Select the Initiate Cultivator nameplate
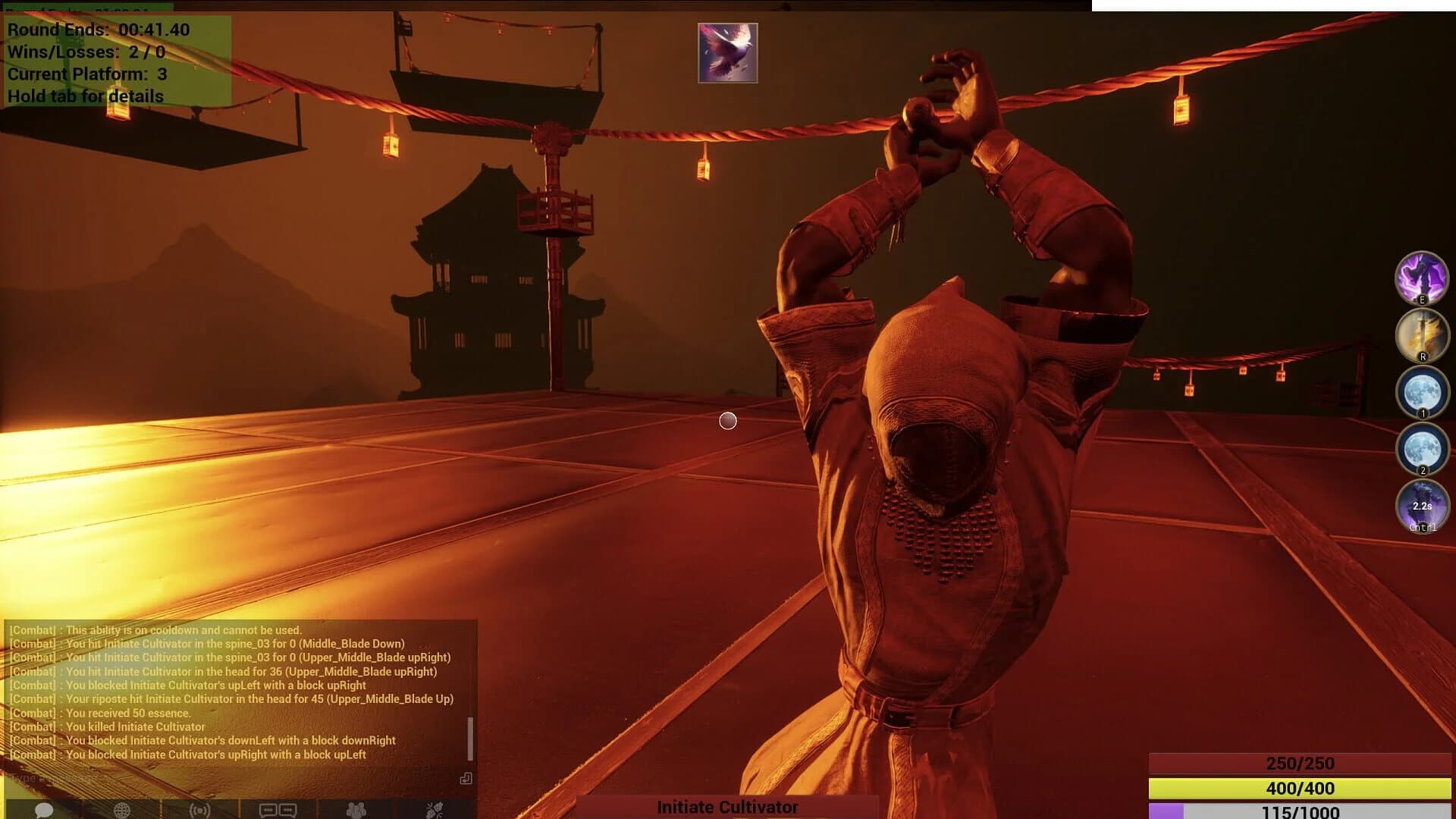This screenshot has height=819, width=1456. pyautogui.click(x=726, y=808)
